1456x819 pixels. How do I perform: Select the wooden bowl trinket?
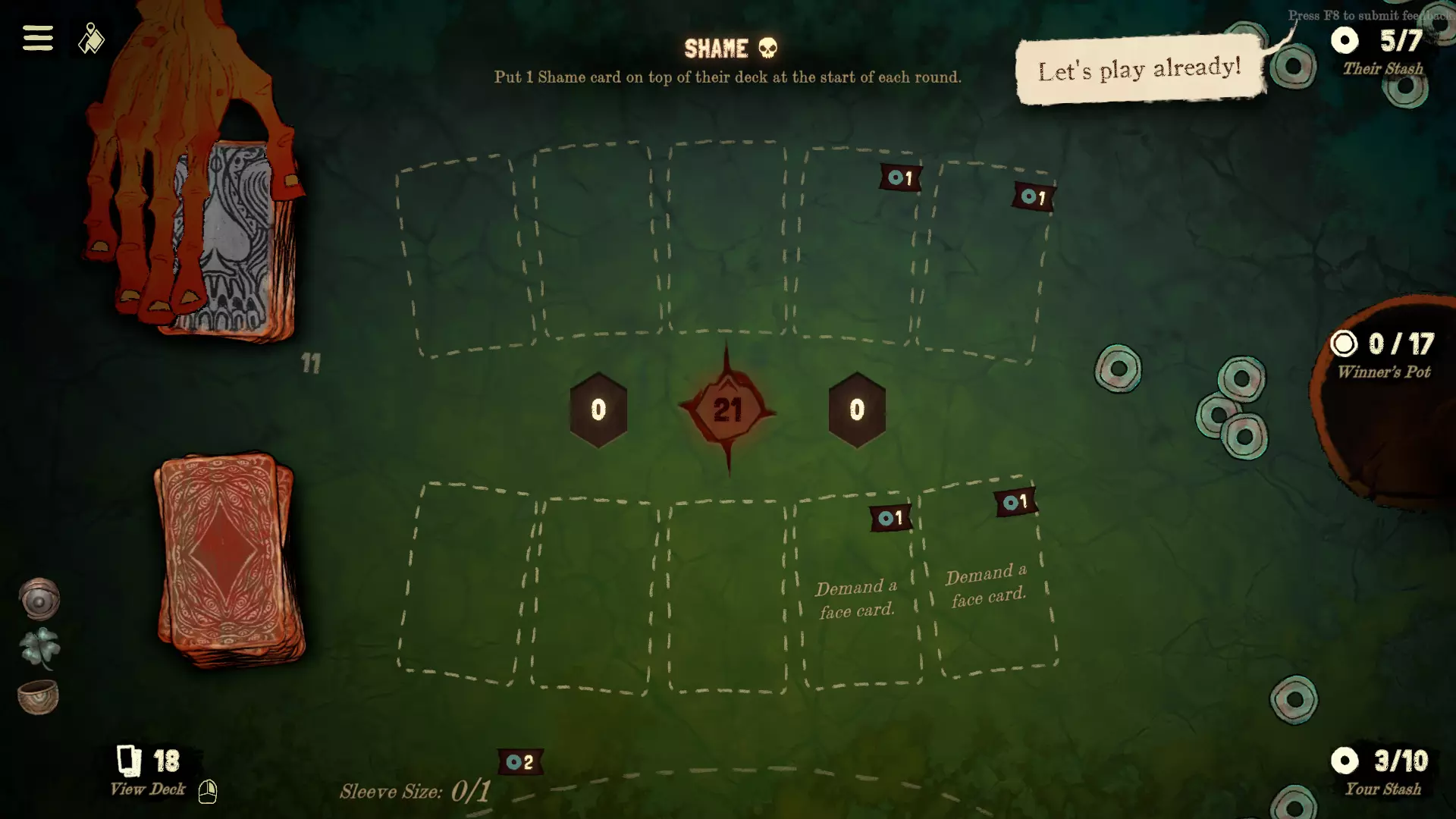pyautogui.click(x=38, y=696)
